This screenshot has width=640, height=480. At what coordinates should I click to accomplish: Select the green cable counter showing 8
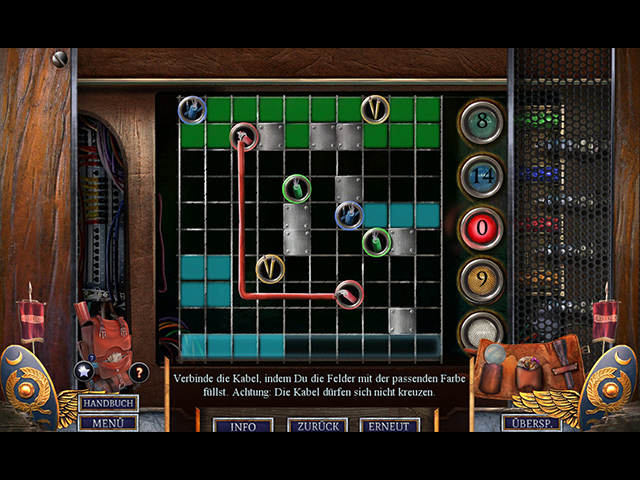click(481, 123)
